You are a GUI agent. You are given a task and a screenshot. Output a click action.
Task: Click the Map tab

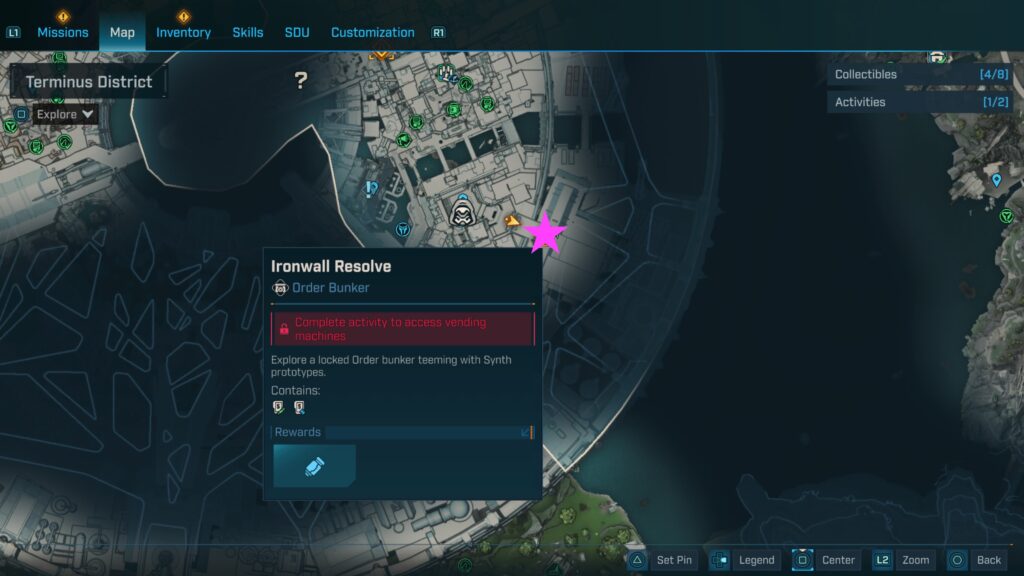pos(122,32)
